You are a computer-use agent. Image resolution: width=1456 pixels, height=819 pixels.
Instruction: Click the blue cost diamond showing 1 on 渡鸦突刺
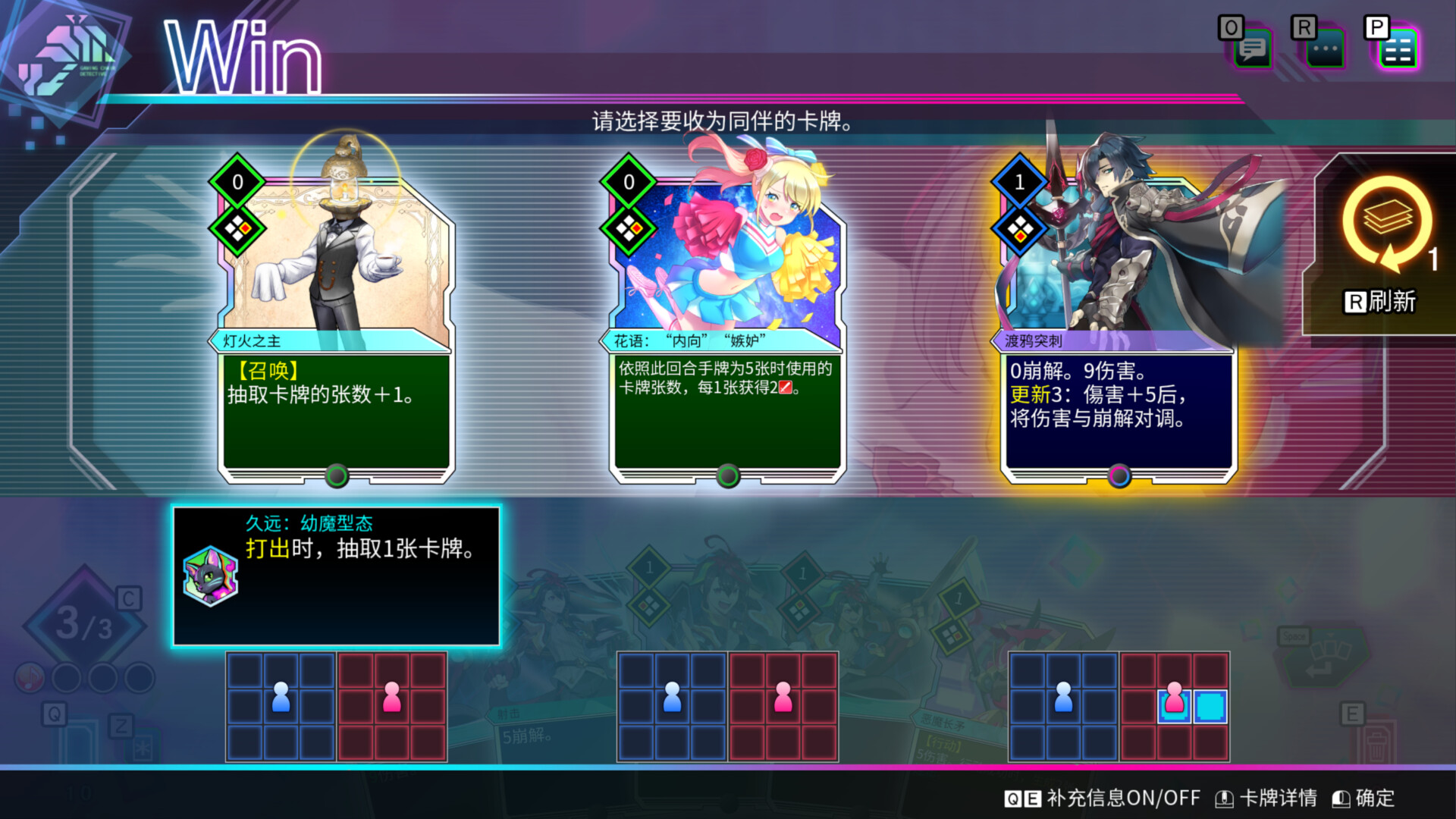click(x=1020, y=182)
